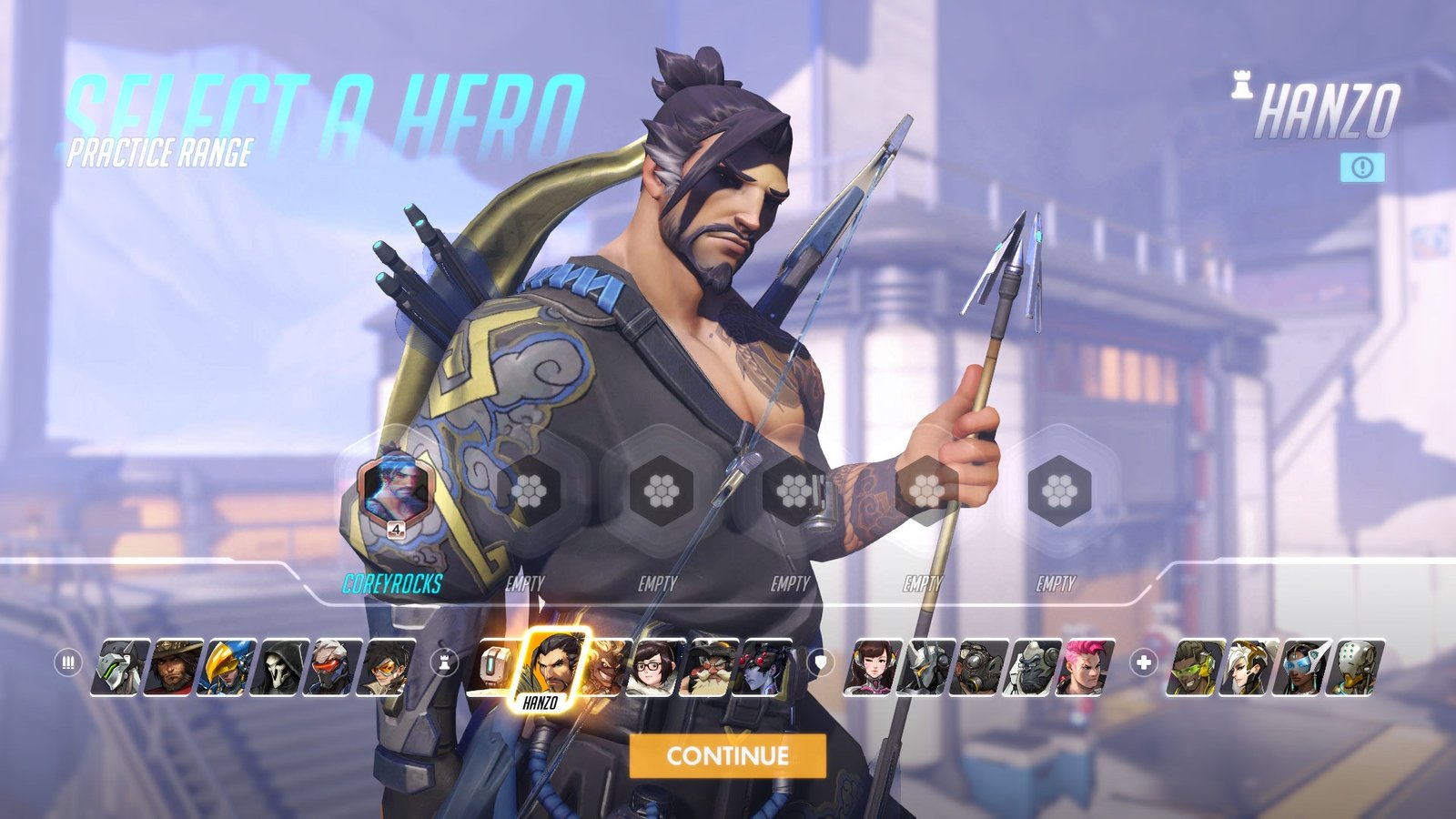Pick Bastion from the defense heroes
Screen dimensions: 1456x819
494,667
